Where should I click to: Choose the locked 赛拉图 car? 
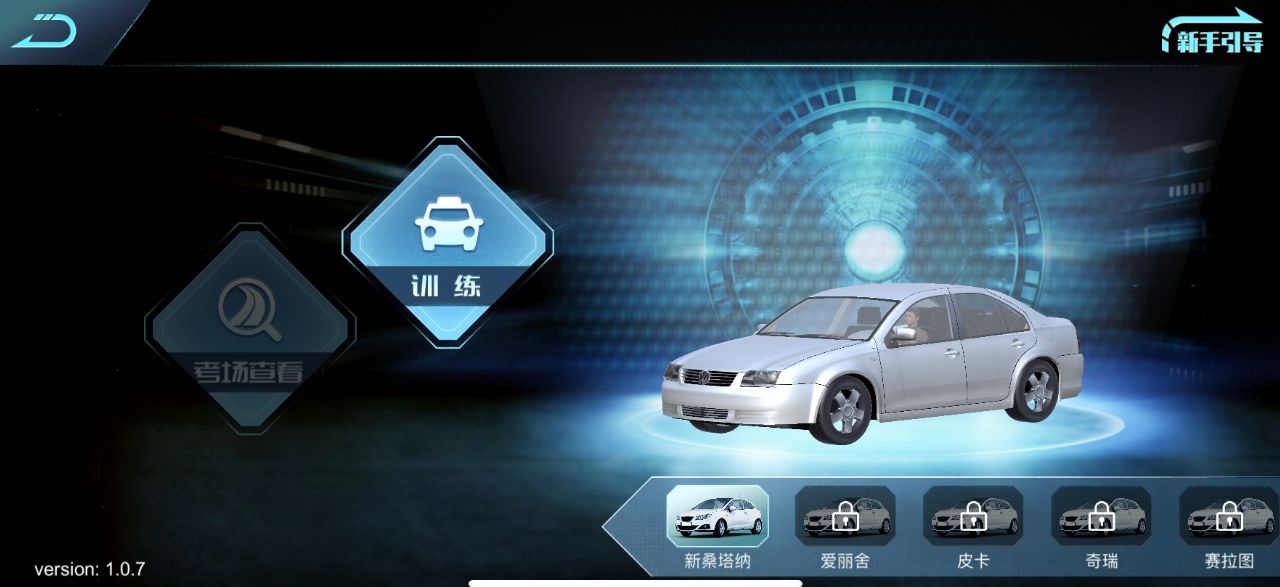[x=1229, y=516]
